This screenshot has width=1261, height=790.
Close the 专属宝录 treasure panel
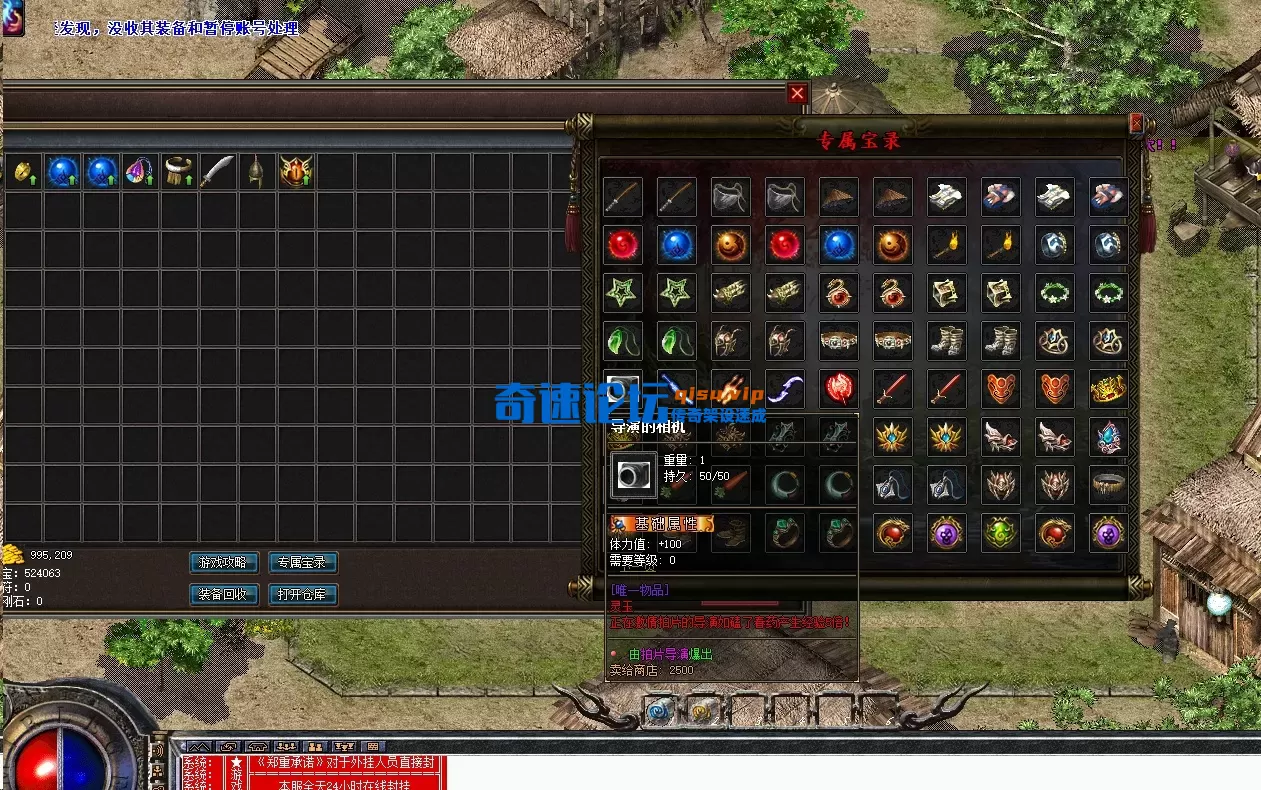coord(1136,123)
